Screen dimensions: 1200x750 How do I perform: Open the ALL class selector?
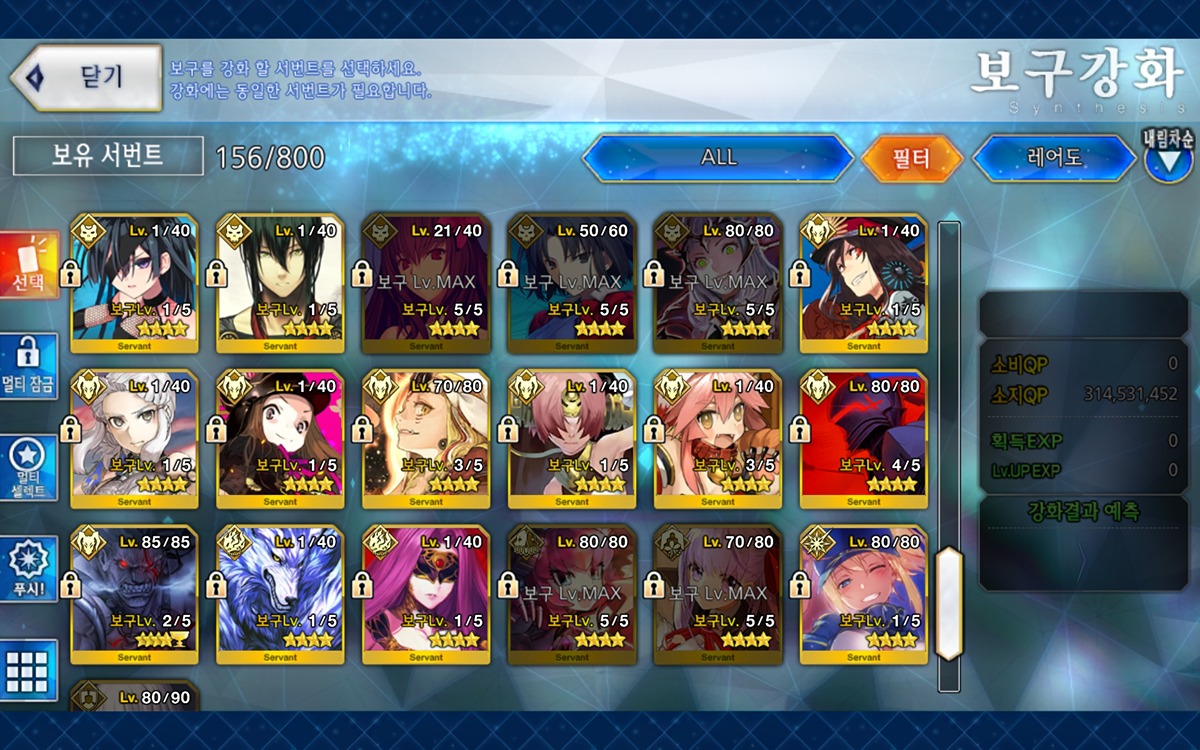coord(718,158)
